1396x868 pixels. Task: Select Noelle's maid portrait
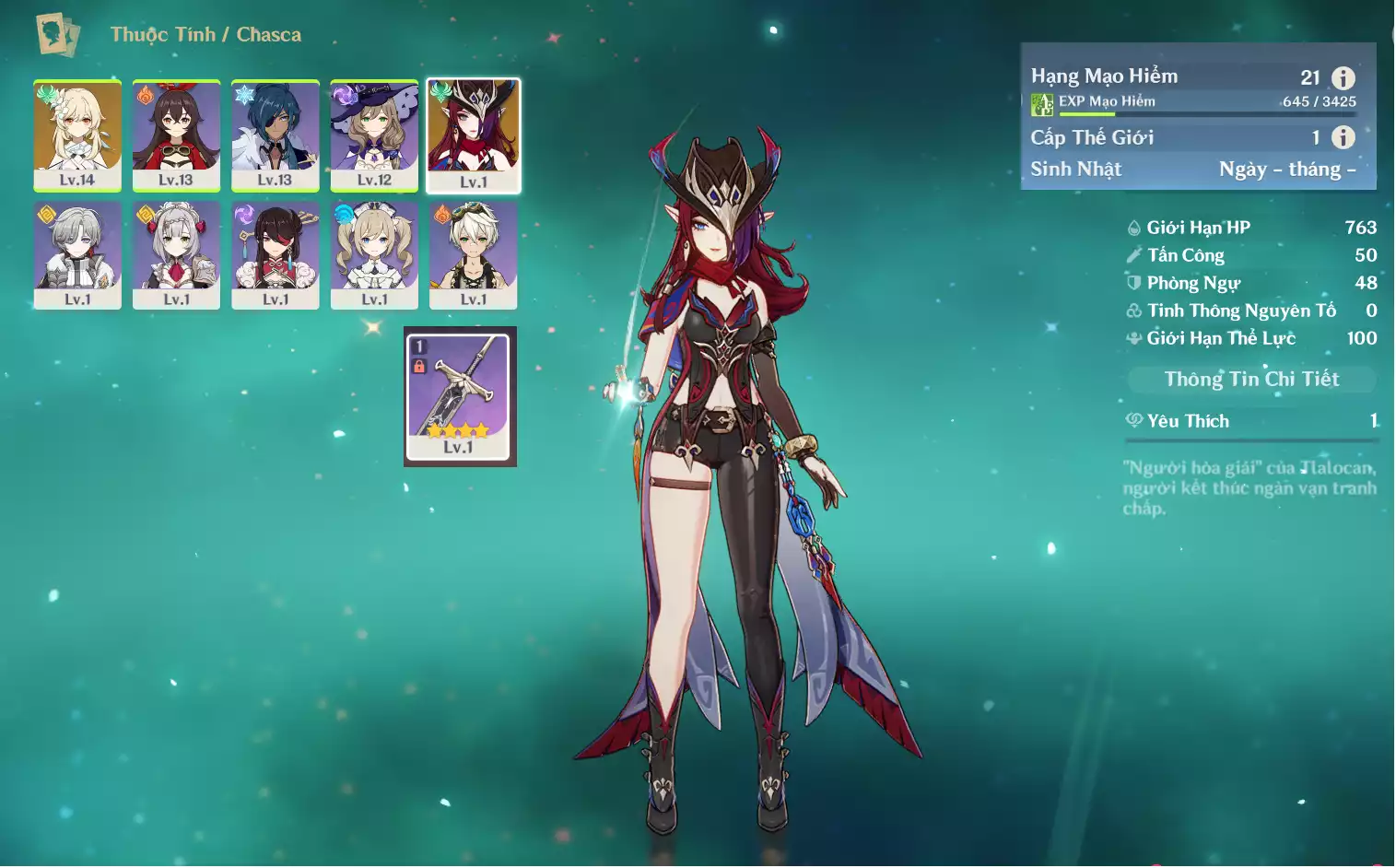click(176, 255)
